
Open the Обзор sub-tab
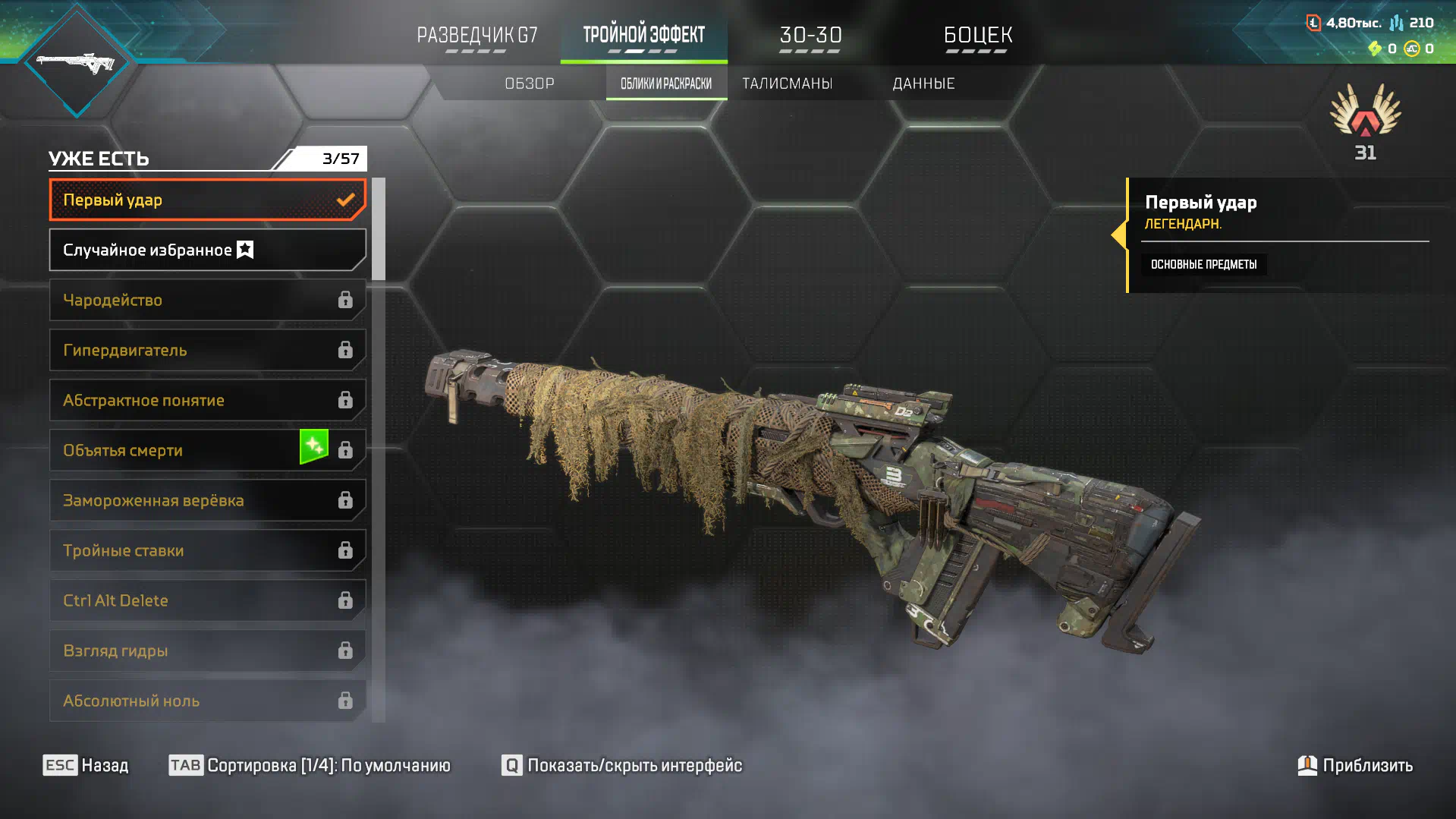[x=530, y=83]
